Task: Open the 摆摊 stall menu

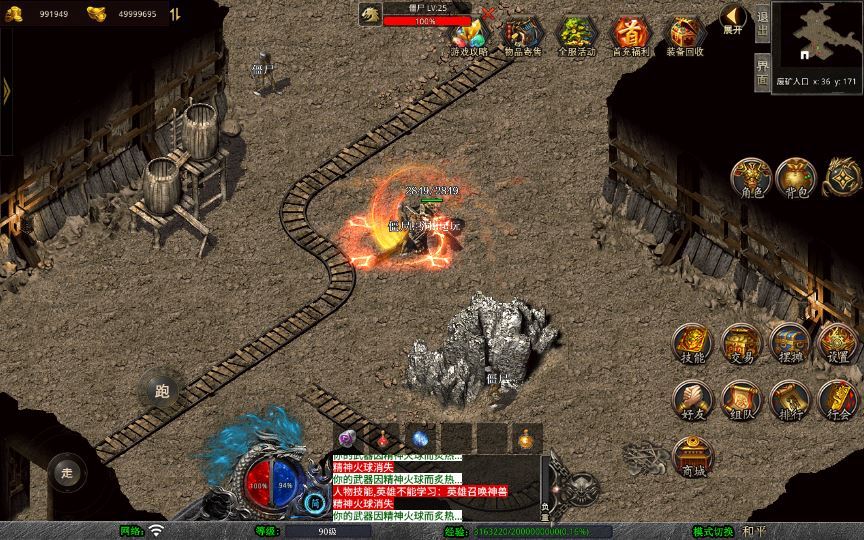Action: pyautogui.click(x=789, y=343)
